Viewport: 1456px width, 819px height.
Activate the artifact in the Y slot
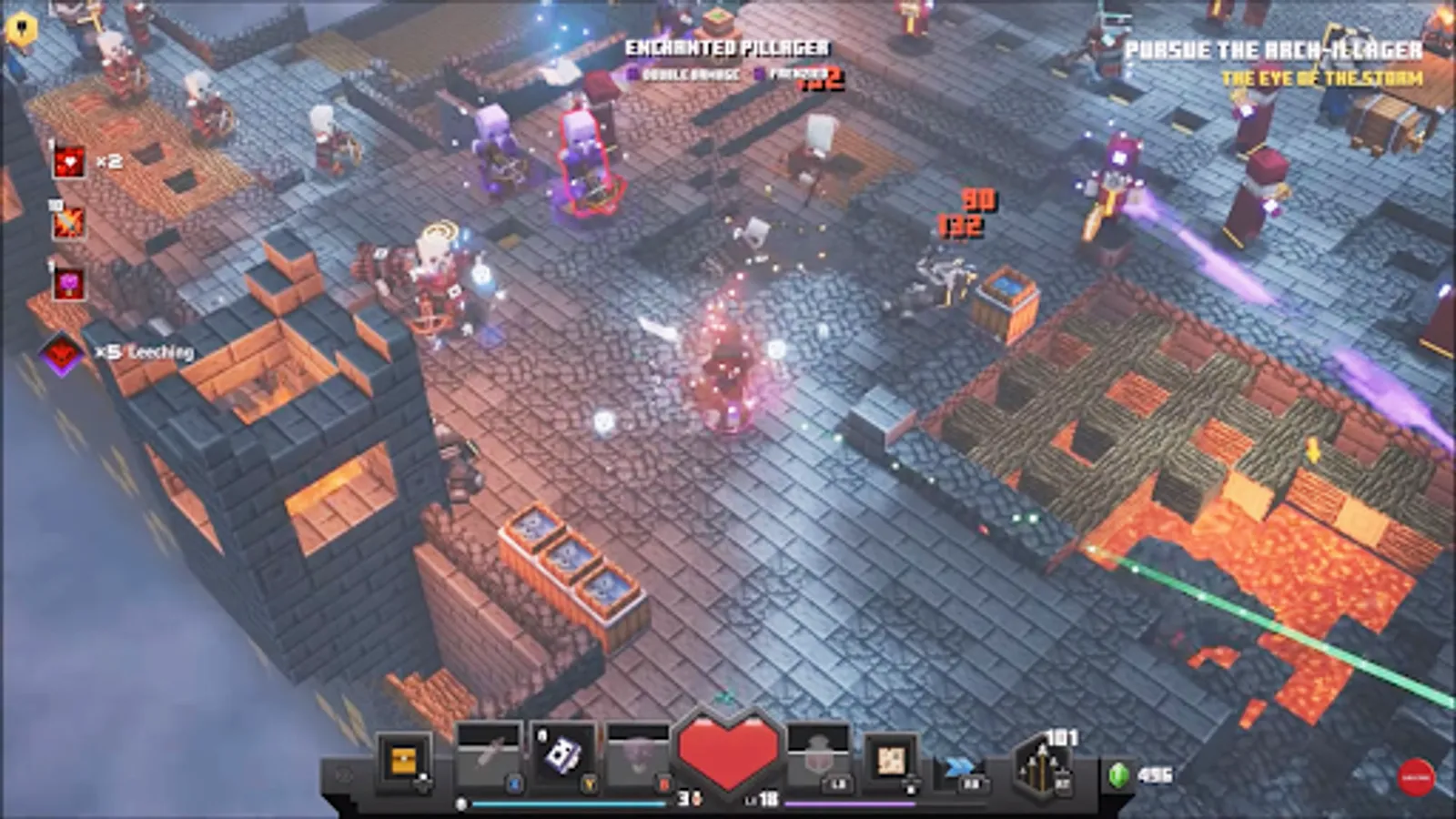click(x=562, y=755)
